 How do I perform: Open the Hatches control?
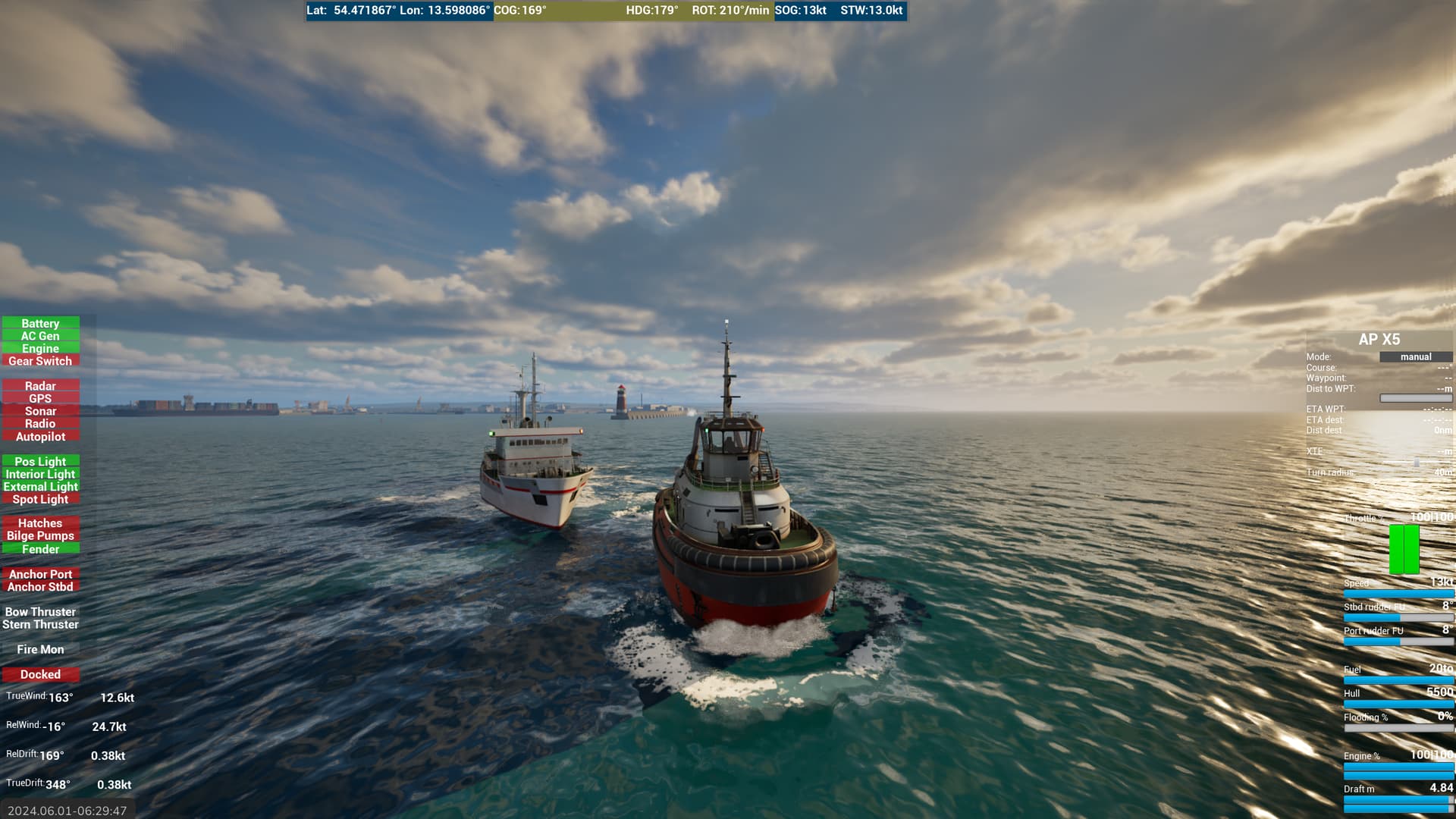coord(40,523)
